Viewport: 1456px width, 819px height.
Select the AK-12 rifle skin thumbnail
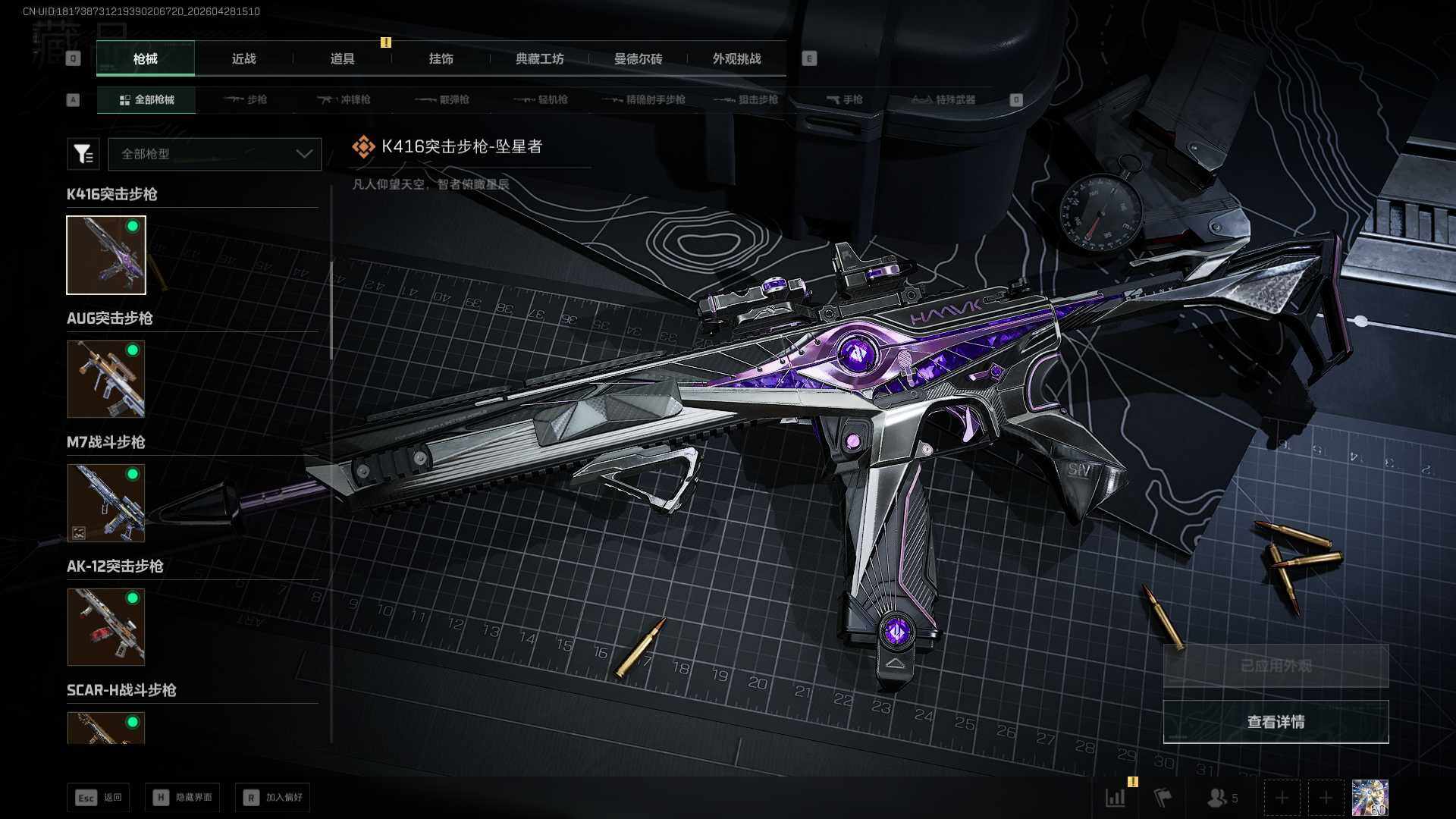point(106,627)
